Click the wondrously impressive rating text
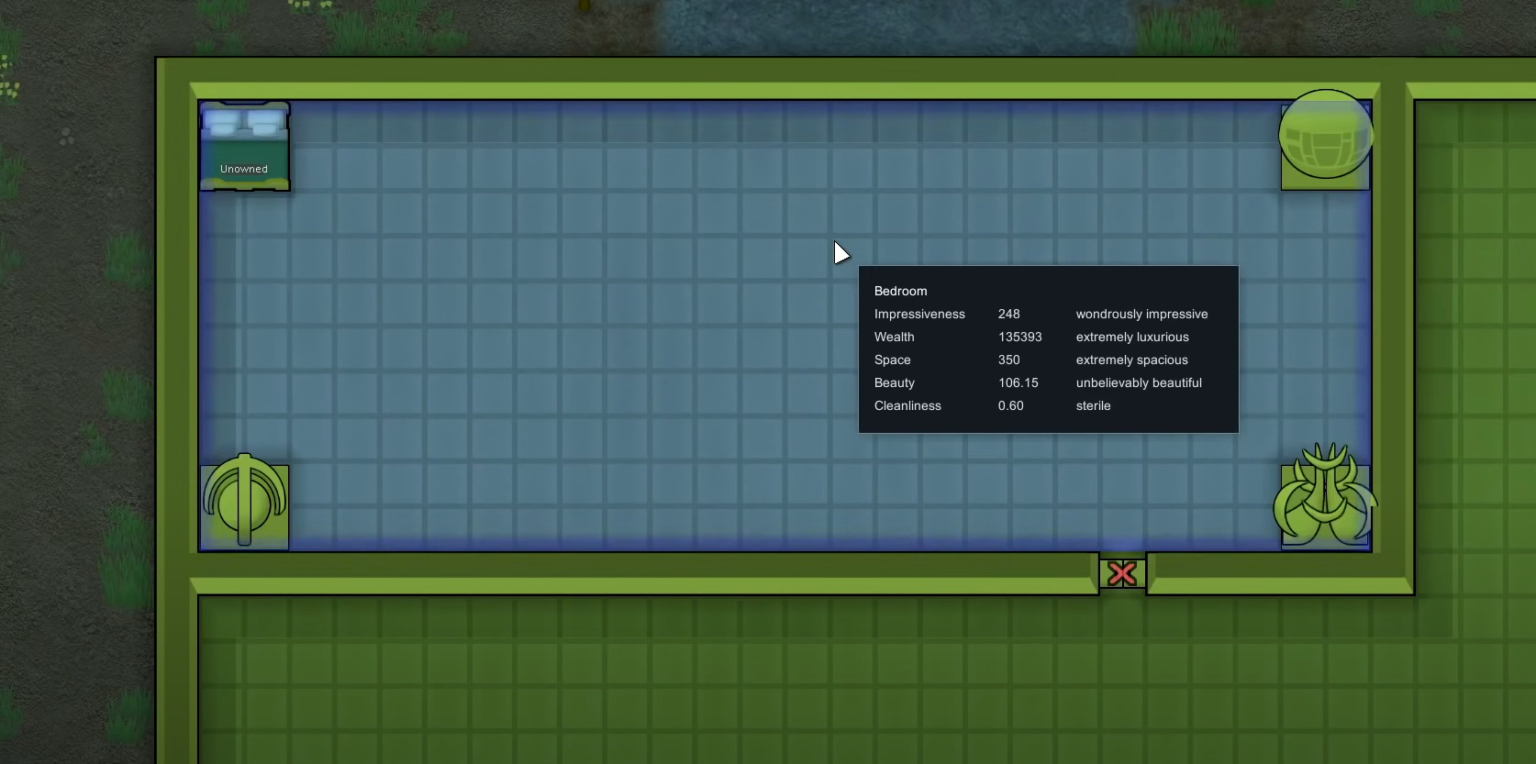The height and width of the screenshot is (764, 1536). click(x=1141, y=313)
